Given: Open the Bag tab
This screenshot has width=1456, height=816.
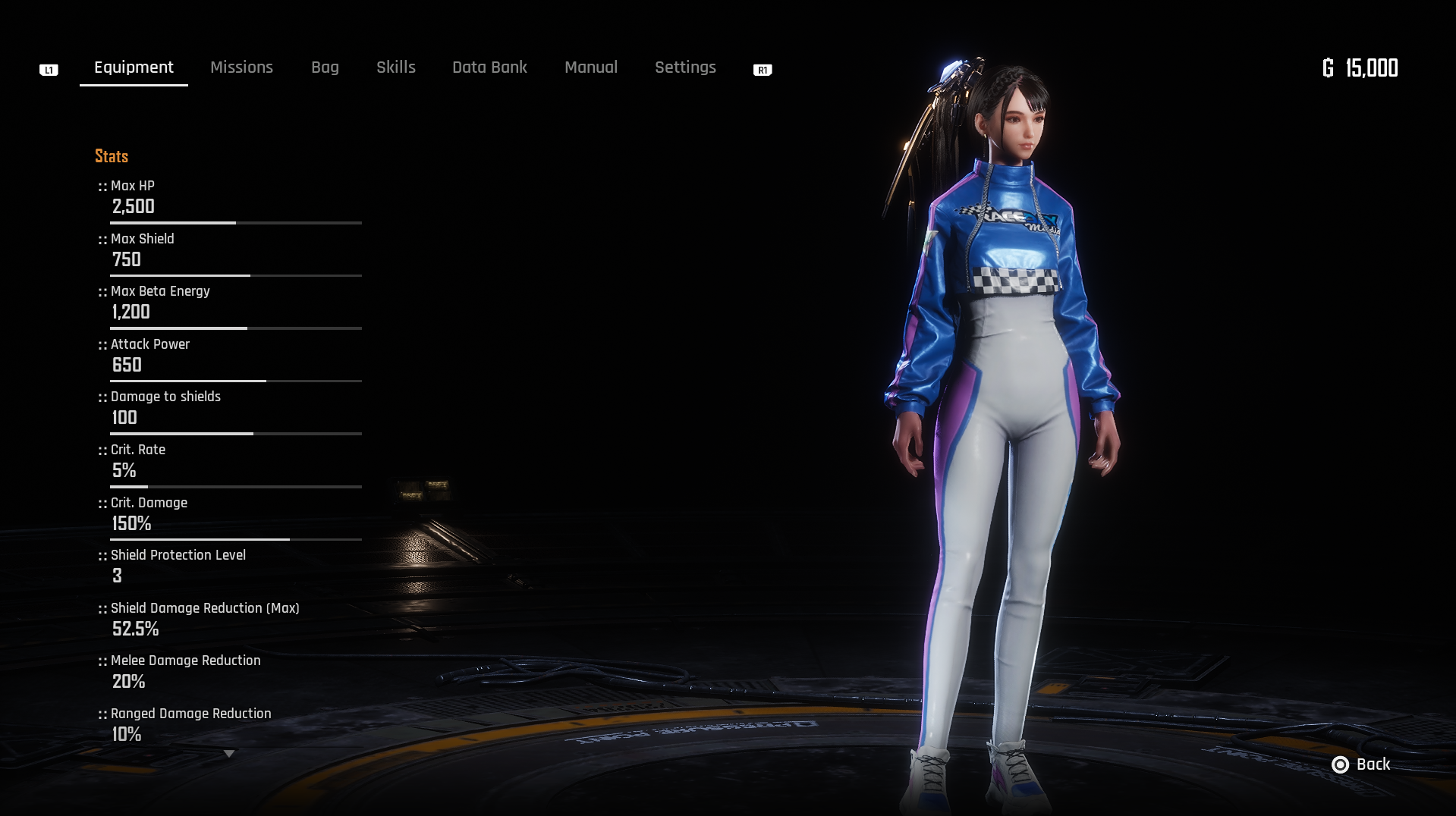Looking at the screenshot, I should point(325,67).
